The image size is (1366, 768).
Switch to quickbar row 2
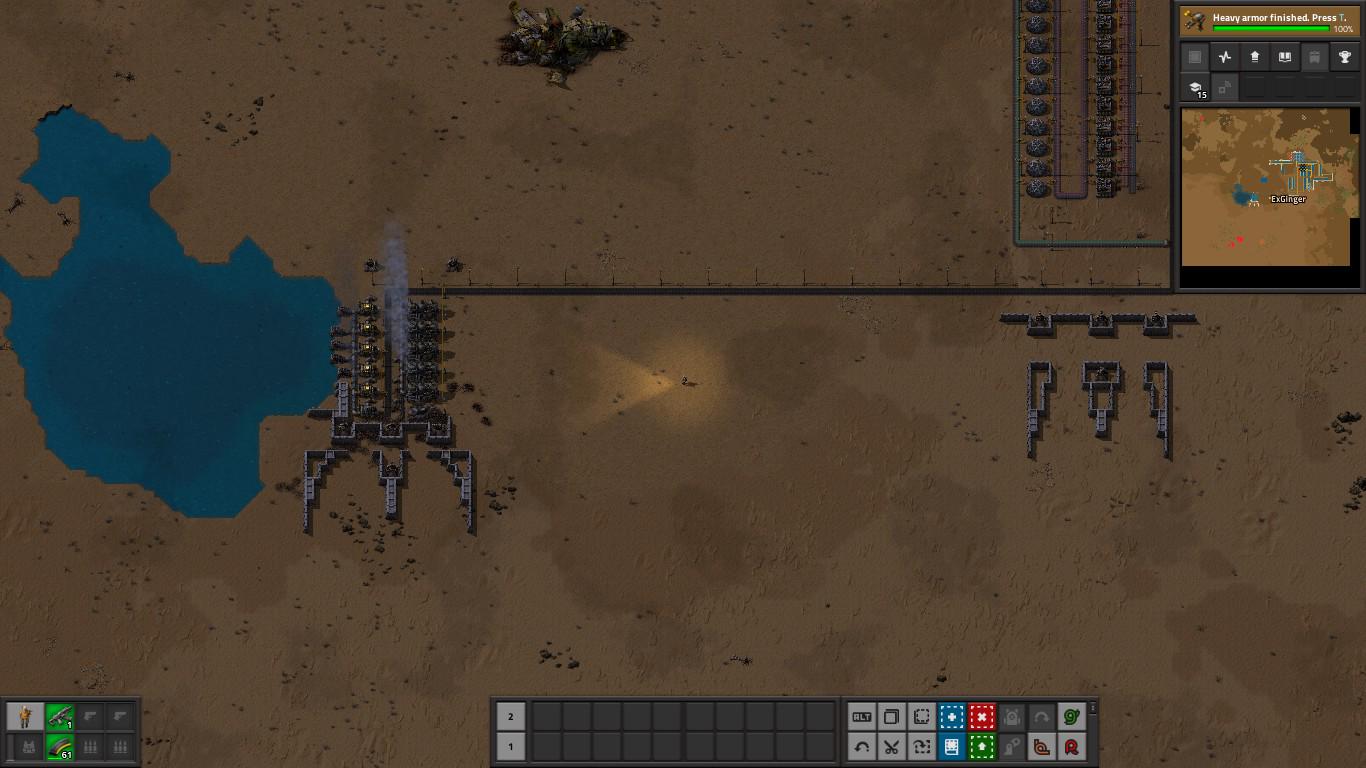point(510,716)
